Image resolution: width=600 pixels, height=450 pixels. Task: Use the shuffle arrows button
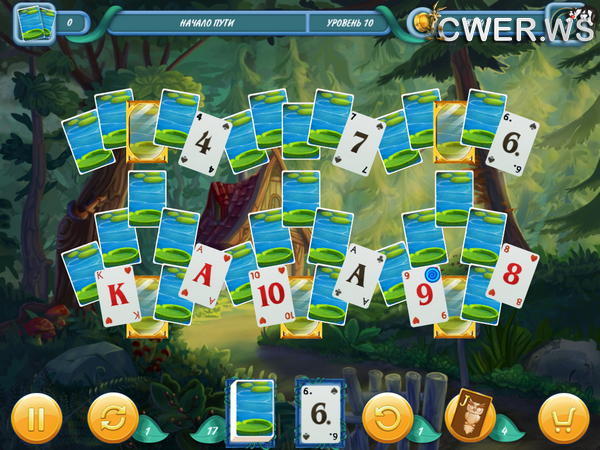(113, 416)
